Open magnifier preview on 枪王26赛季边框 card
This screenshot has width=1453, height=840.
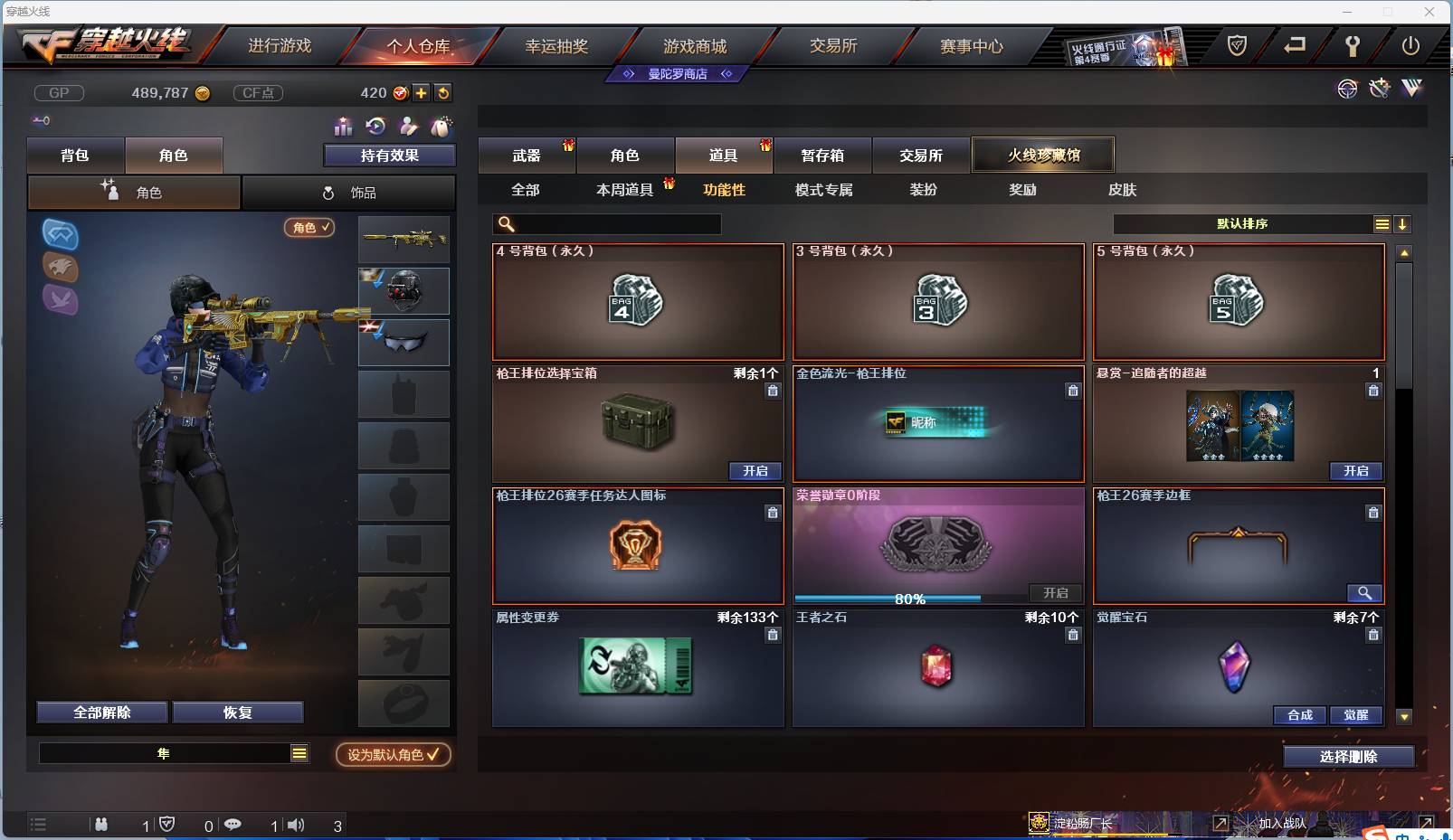tap(1366, 594)
